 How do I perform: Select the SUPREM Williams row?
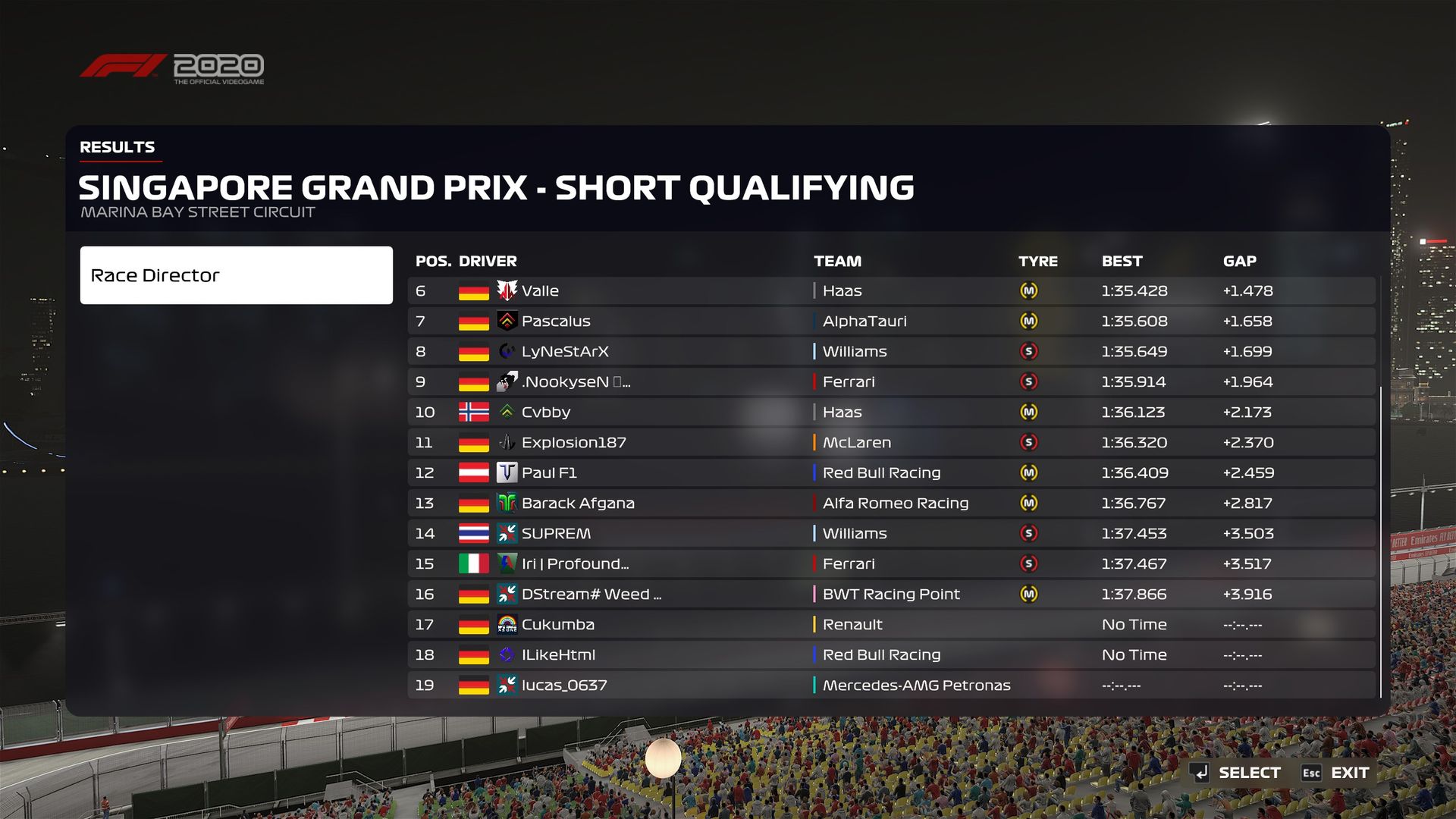[890, 534]
